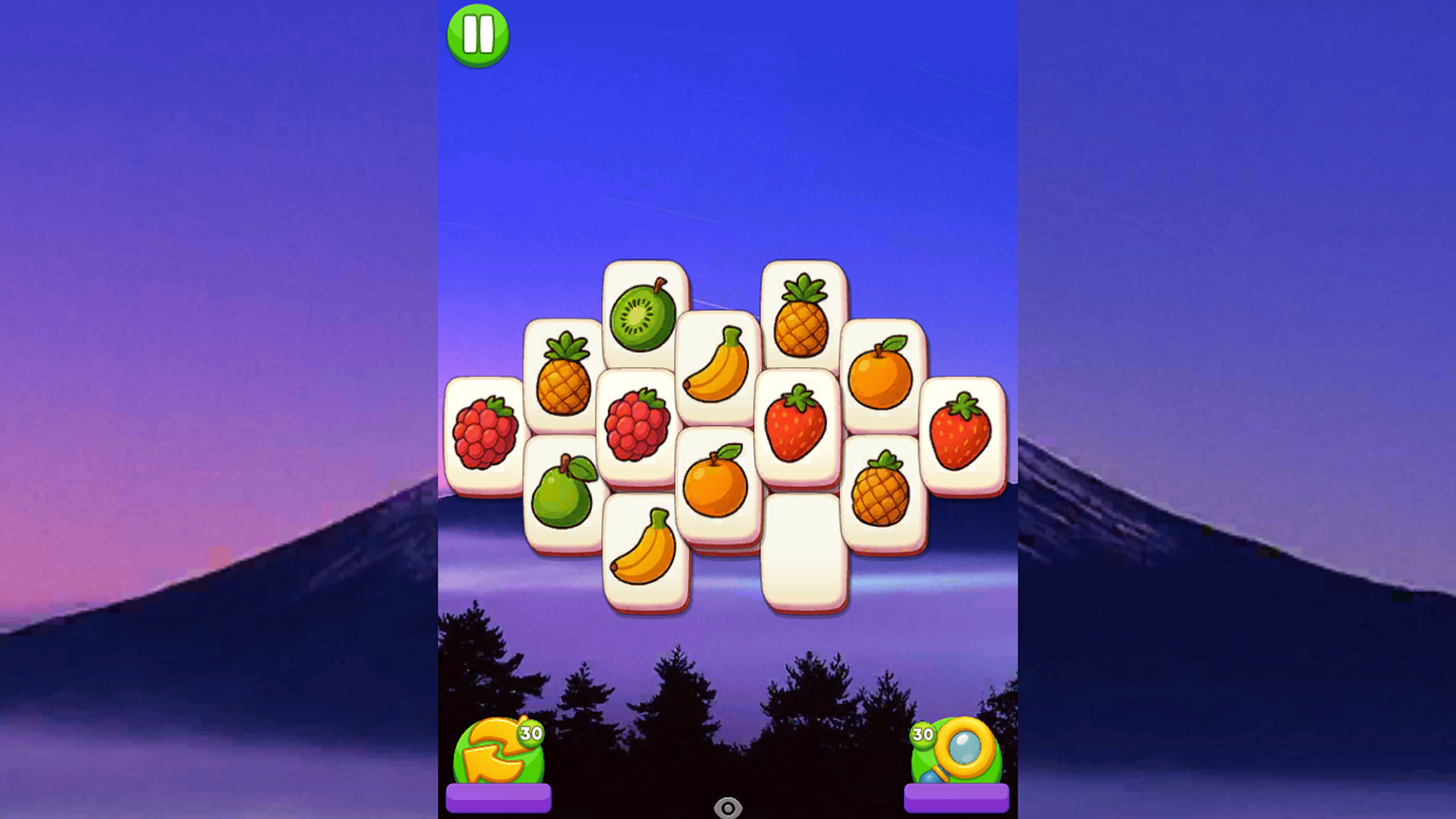Pause the game
This screenshot has height=819, width=1456.
478,36
